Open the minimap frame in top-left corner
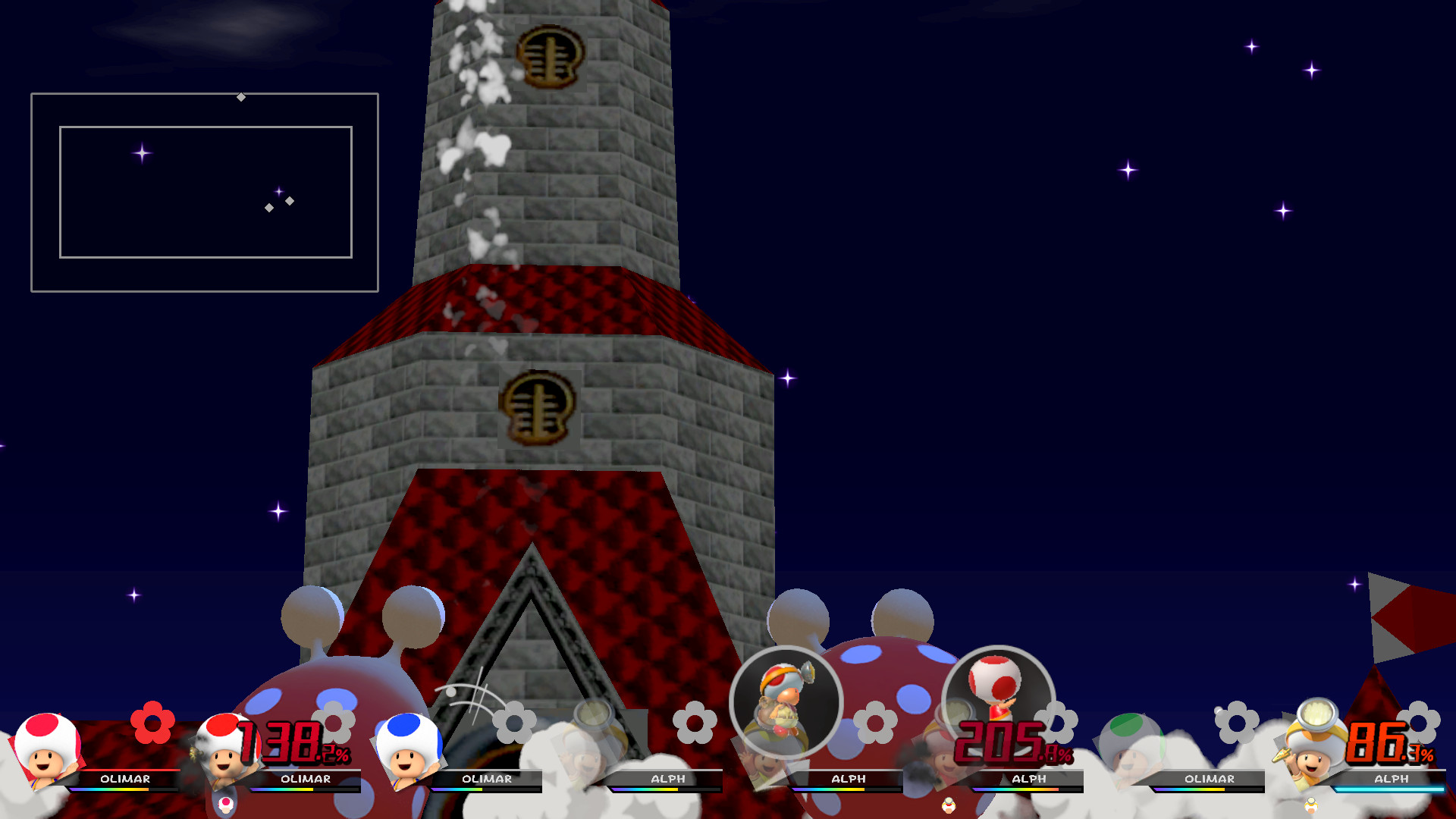This screenshot has height=819, width=1456. (x=205, y=192)
